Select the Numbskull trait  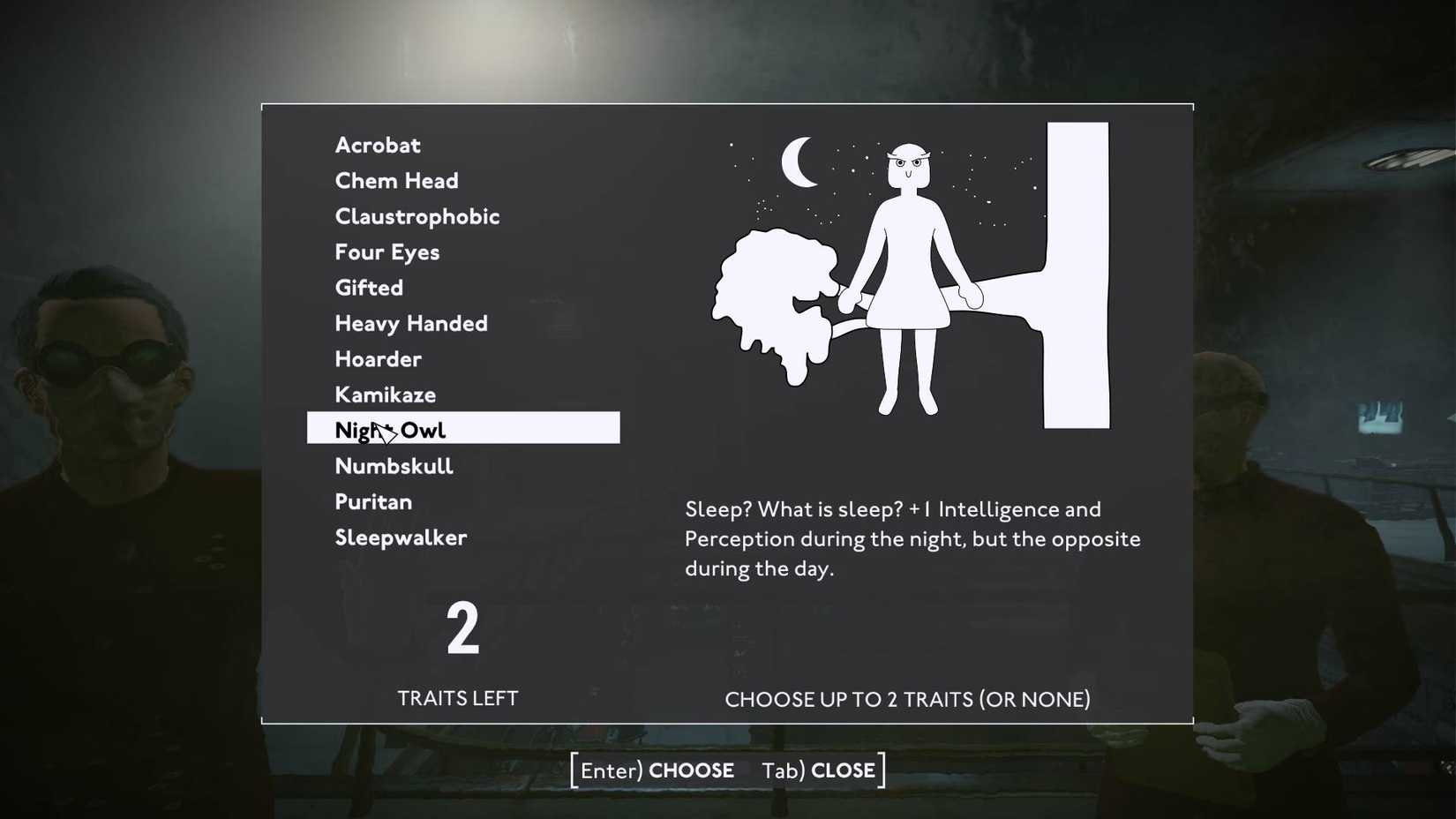click(394, 465)
